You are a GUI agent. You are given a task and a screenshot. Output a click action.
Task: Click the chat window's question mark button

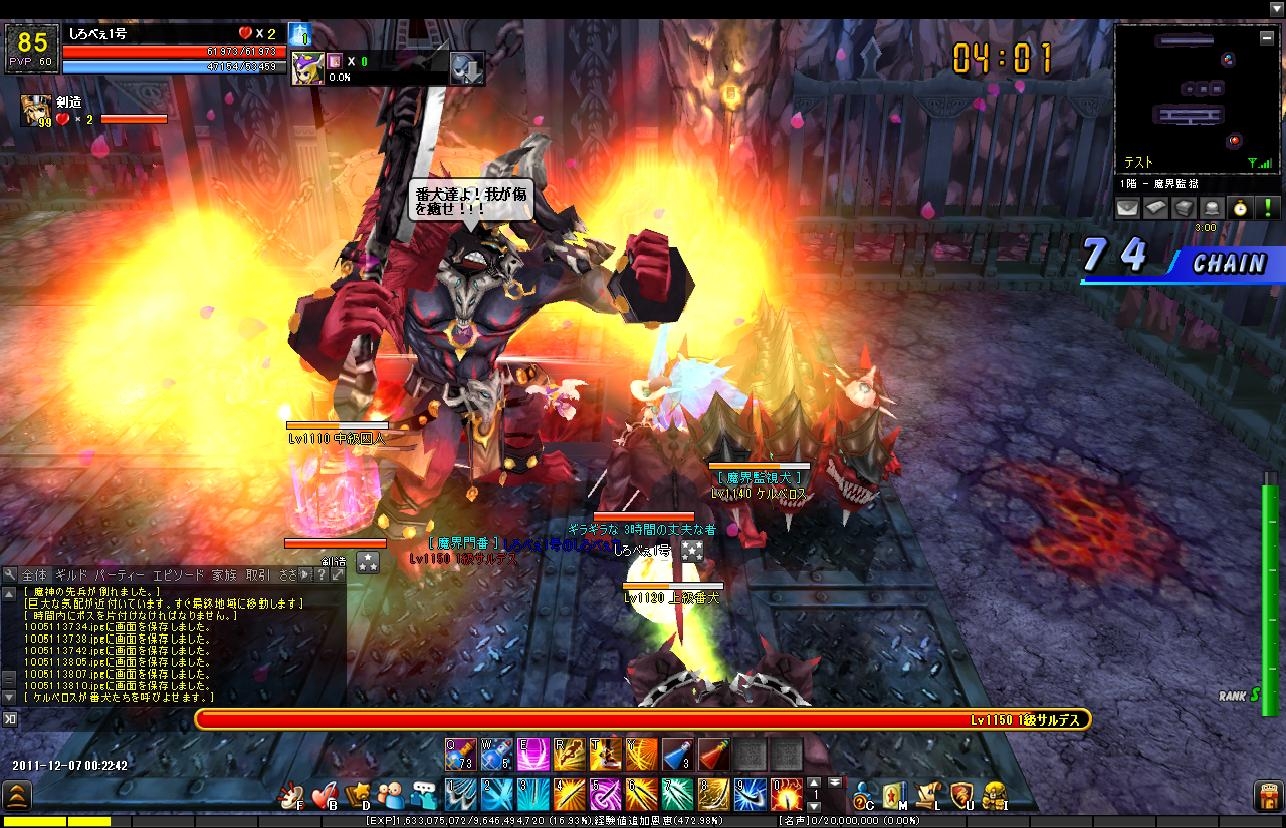point(323,575)
